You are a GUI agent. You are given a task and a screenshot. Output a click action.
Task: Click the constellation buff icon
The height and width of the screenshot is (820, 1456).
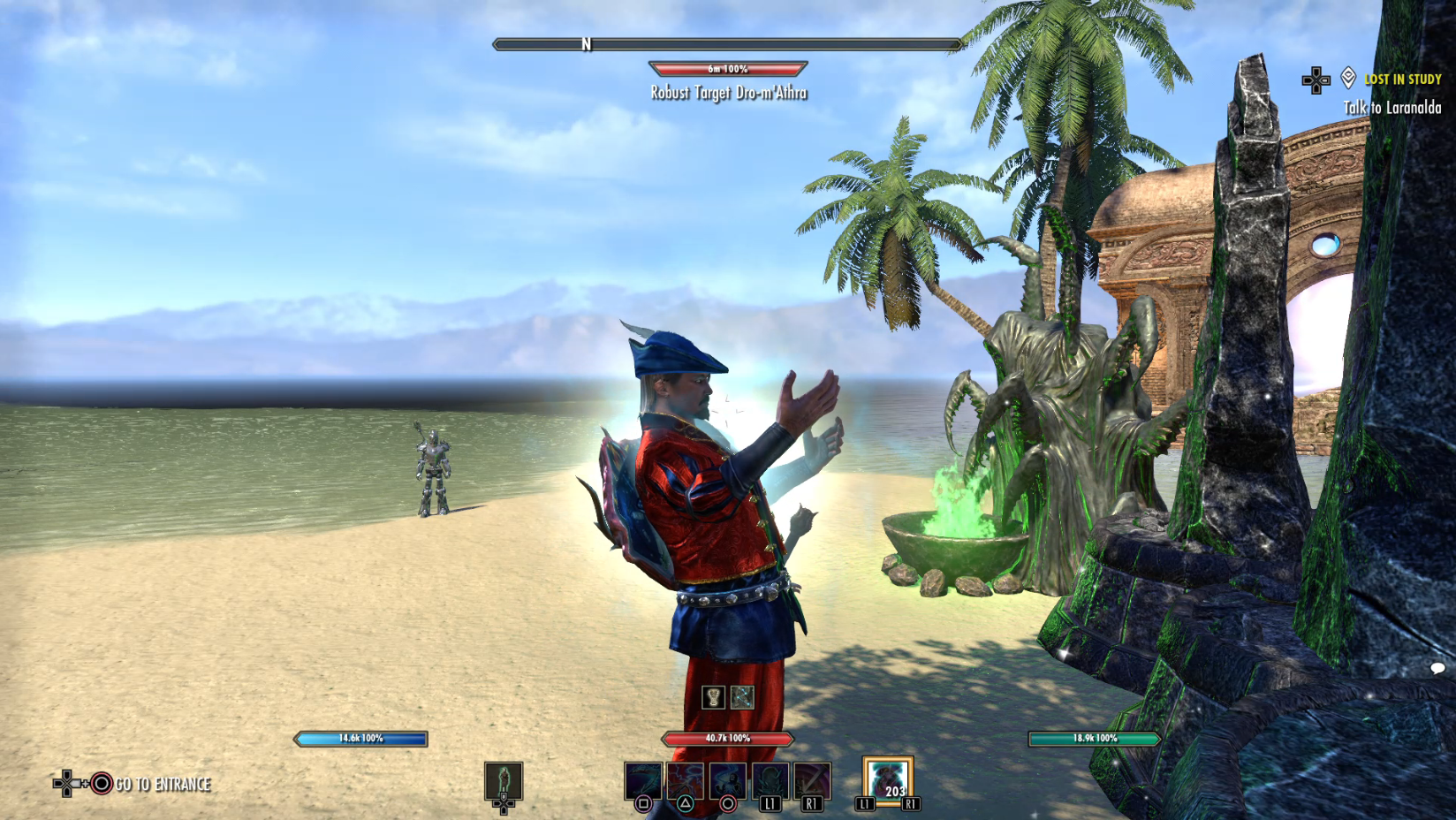[742, 697]
